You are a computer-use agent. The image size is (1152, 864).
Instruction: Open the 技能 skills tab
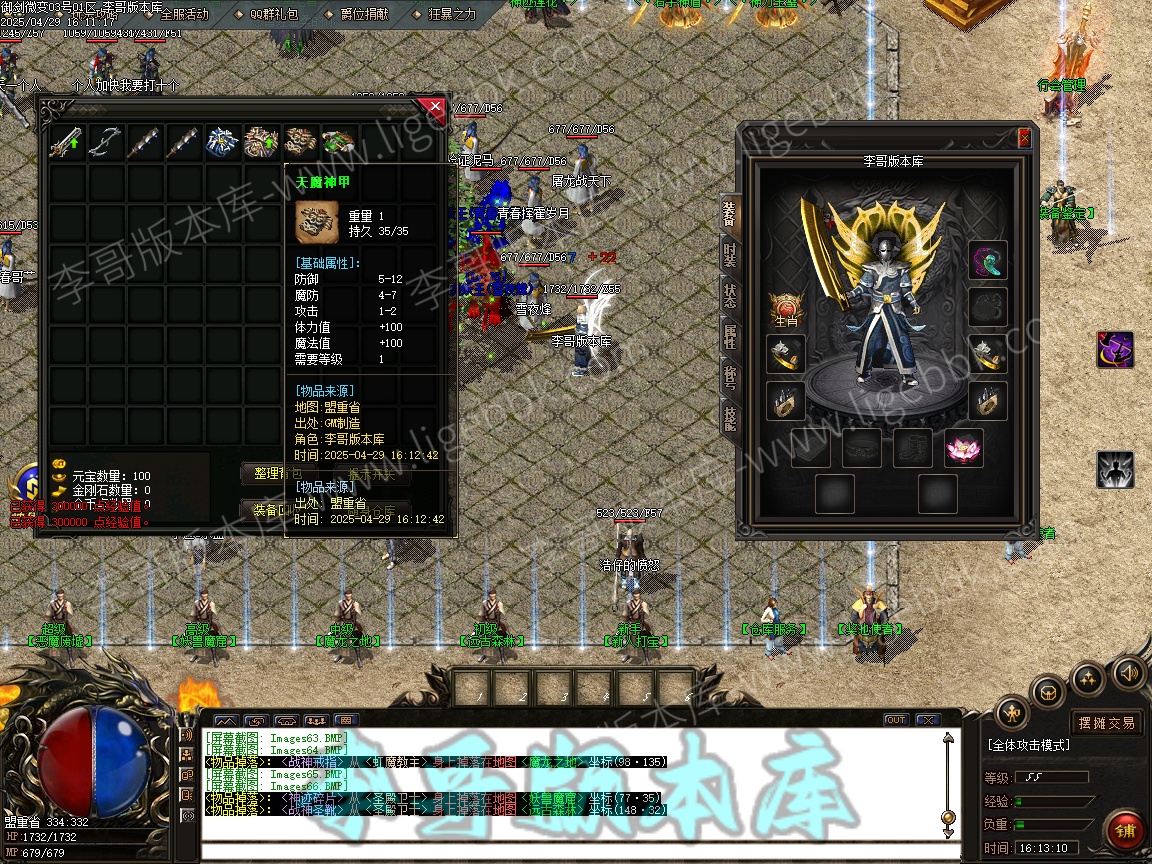pos(730,419)
